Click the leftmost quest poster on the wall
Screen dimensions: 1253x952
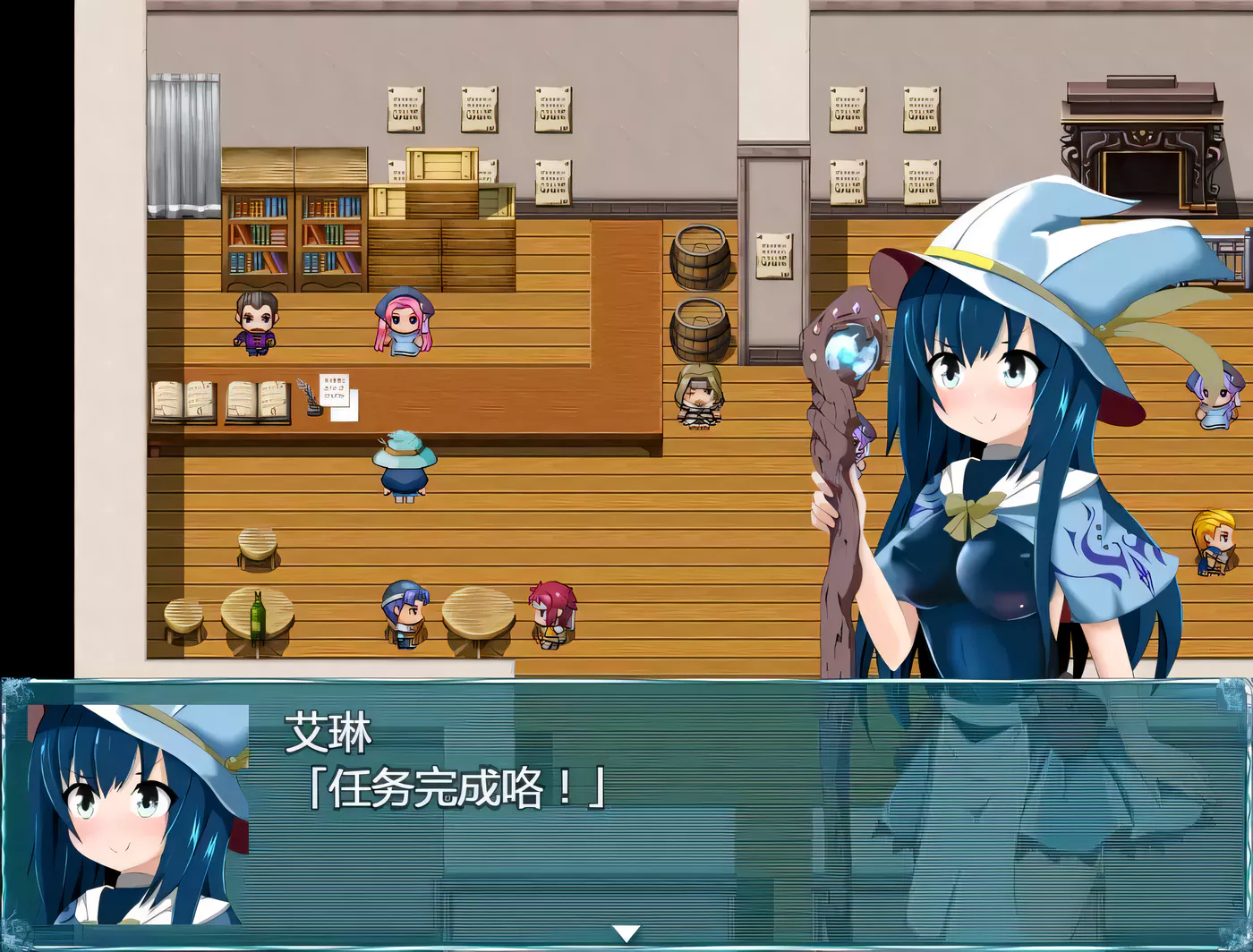[404, 109]
